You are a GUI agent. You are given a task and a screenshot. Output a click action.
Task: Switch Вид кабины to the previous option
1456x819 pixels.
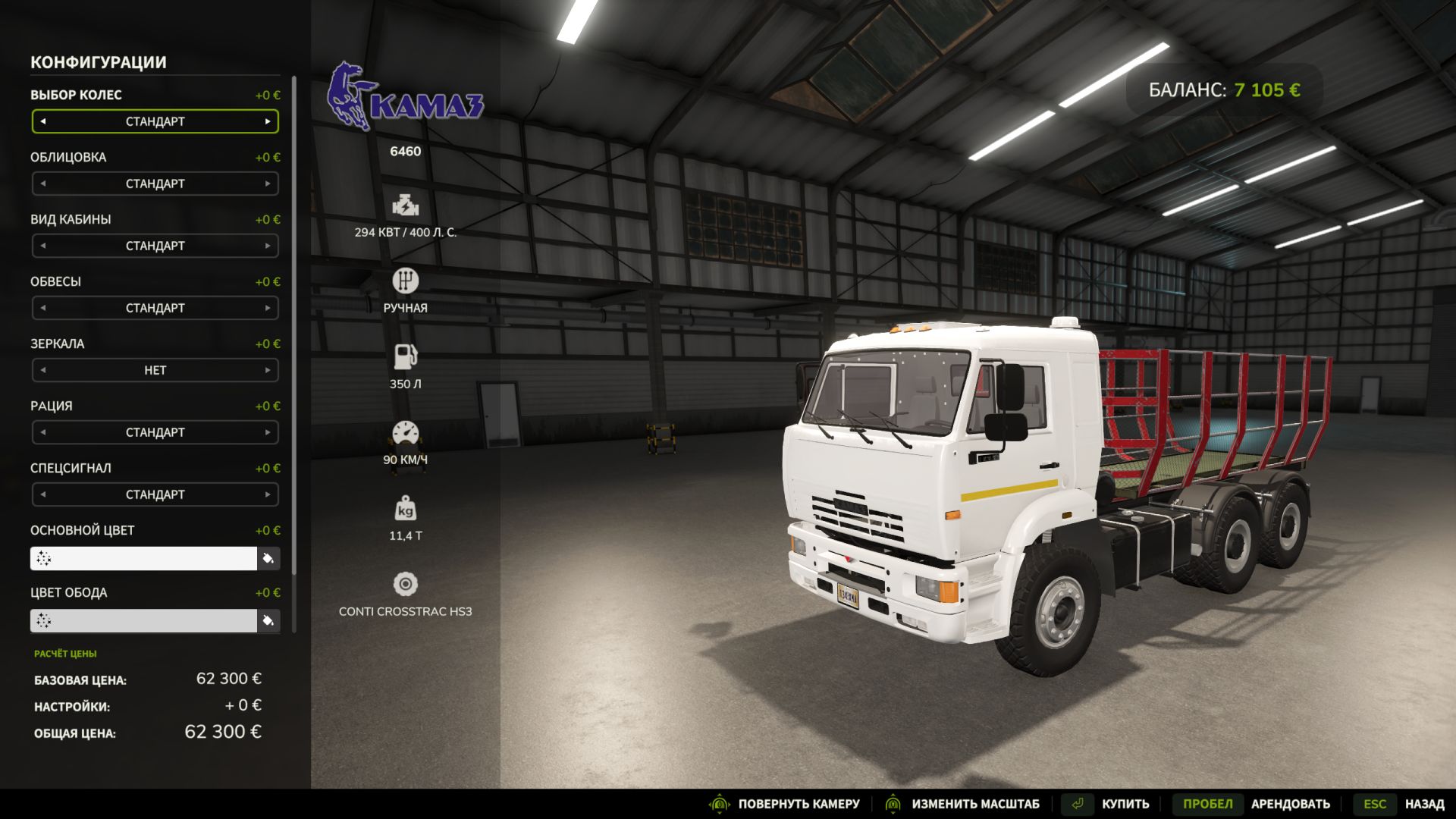tap(43, 246)
